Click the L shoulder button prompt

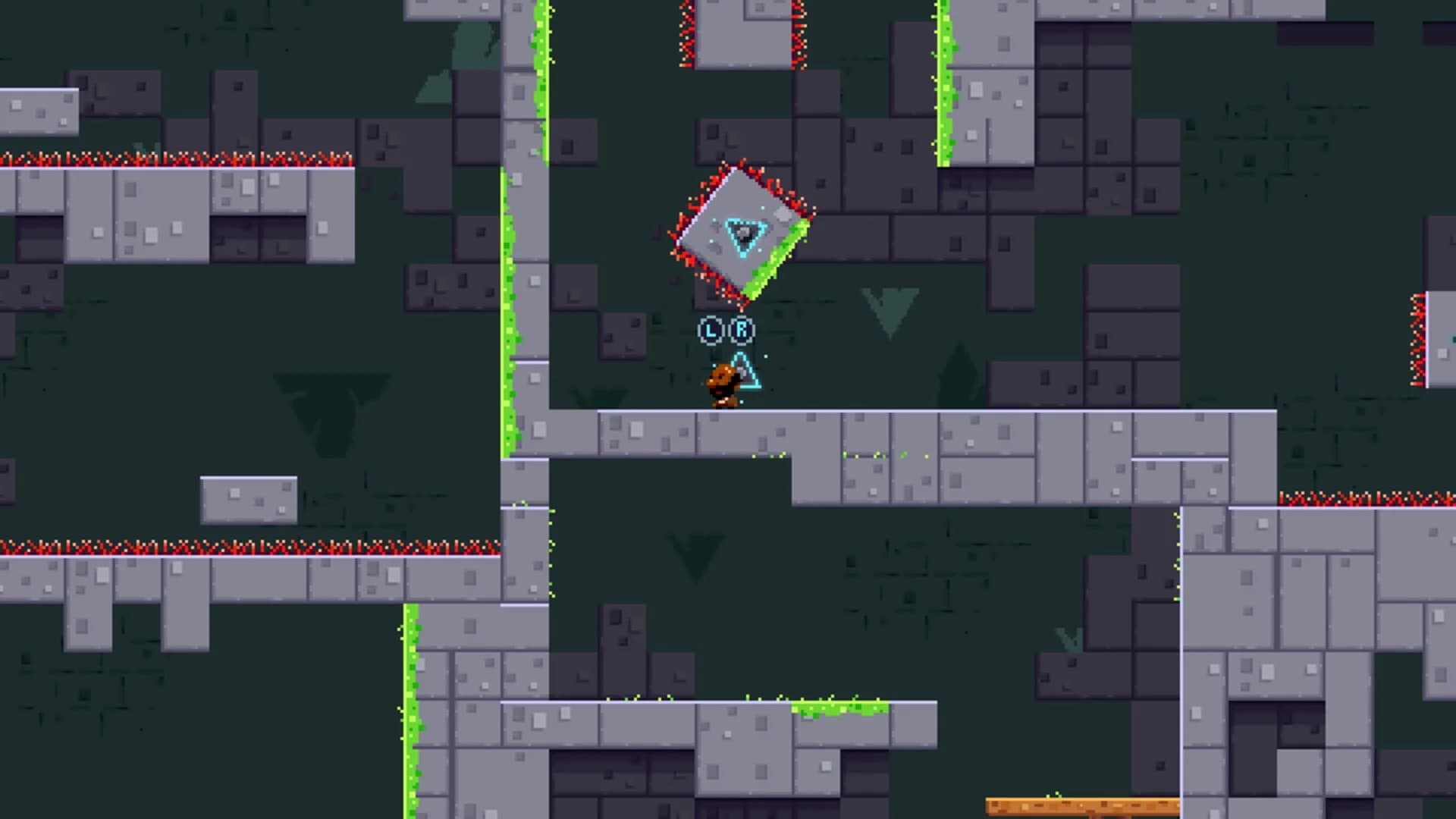coord(711,329)
